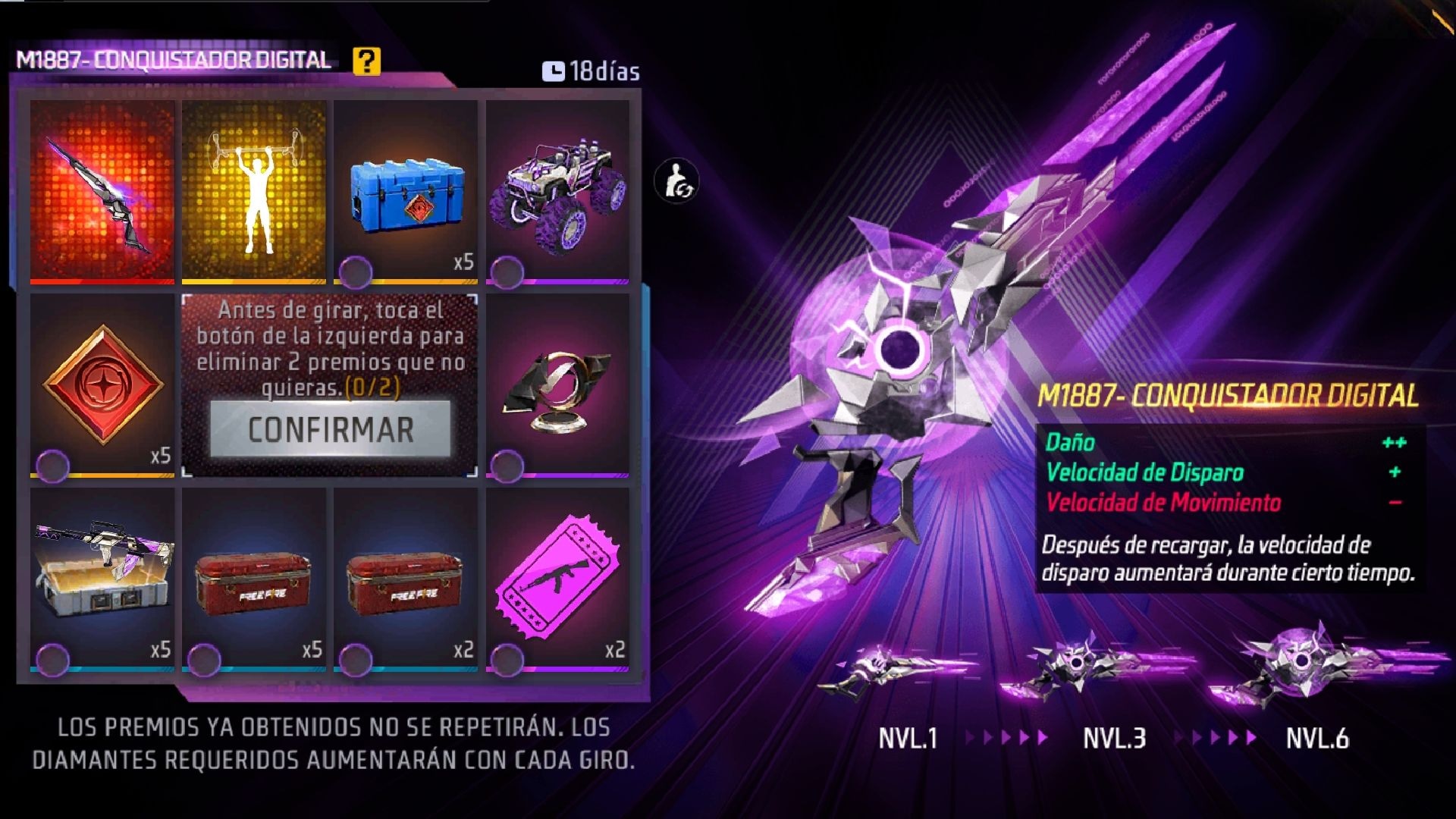
Task: Confirm the prize removal selection
Action: (x=330, y=429)
